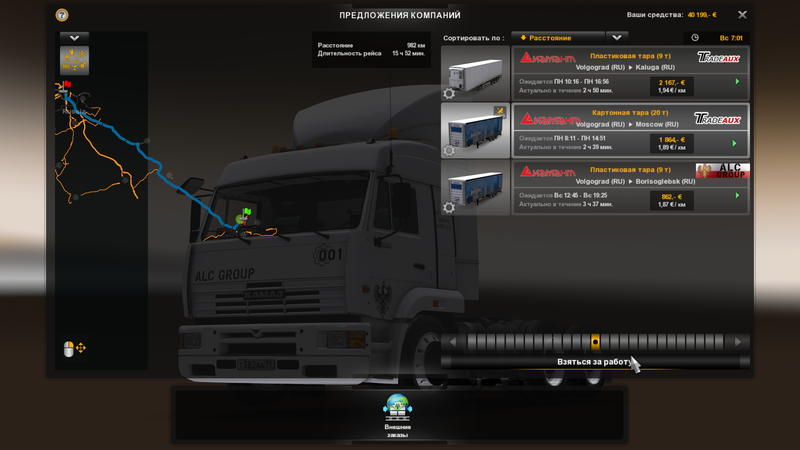
Task: Open the help question mark icon
Action: 62,15
